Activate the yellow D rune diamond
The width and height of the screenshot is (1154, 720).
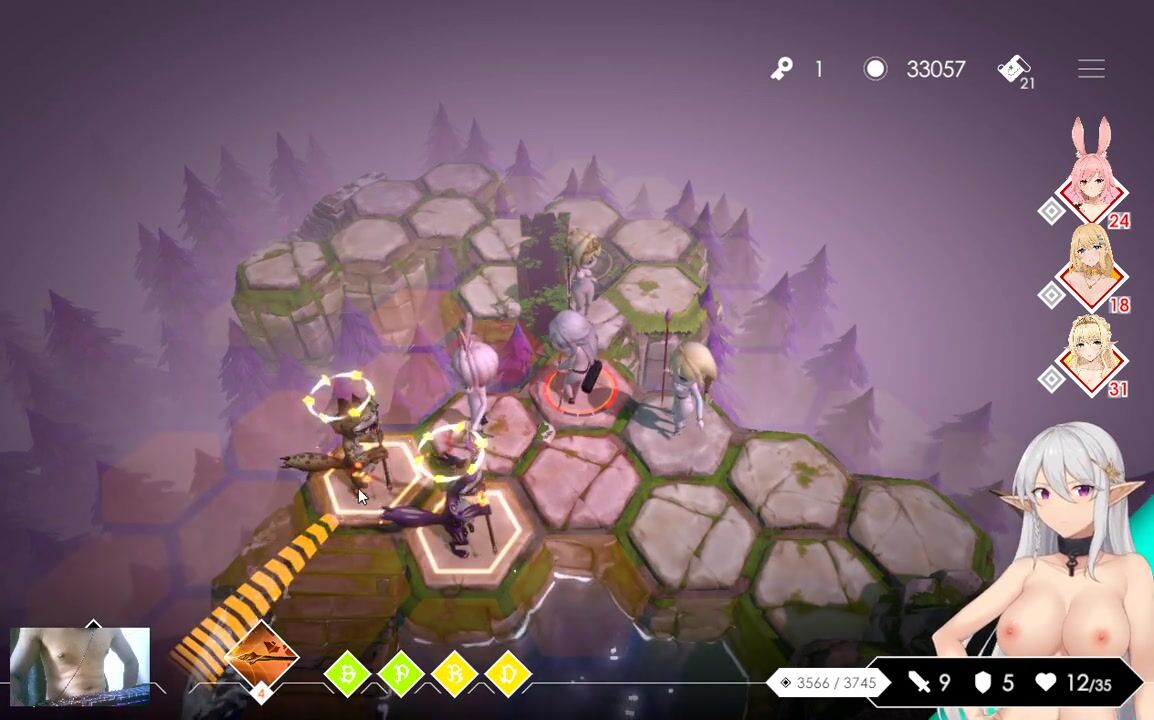(x=508, y=675)
